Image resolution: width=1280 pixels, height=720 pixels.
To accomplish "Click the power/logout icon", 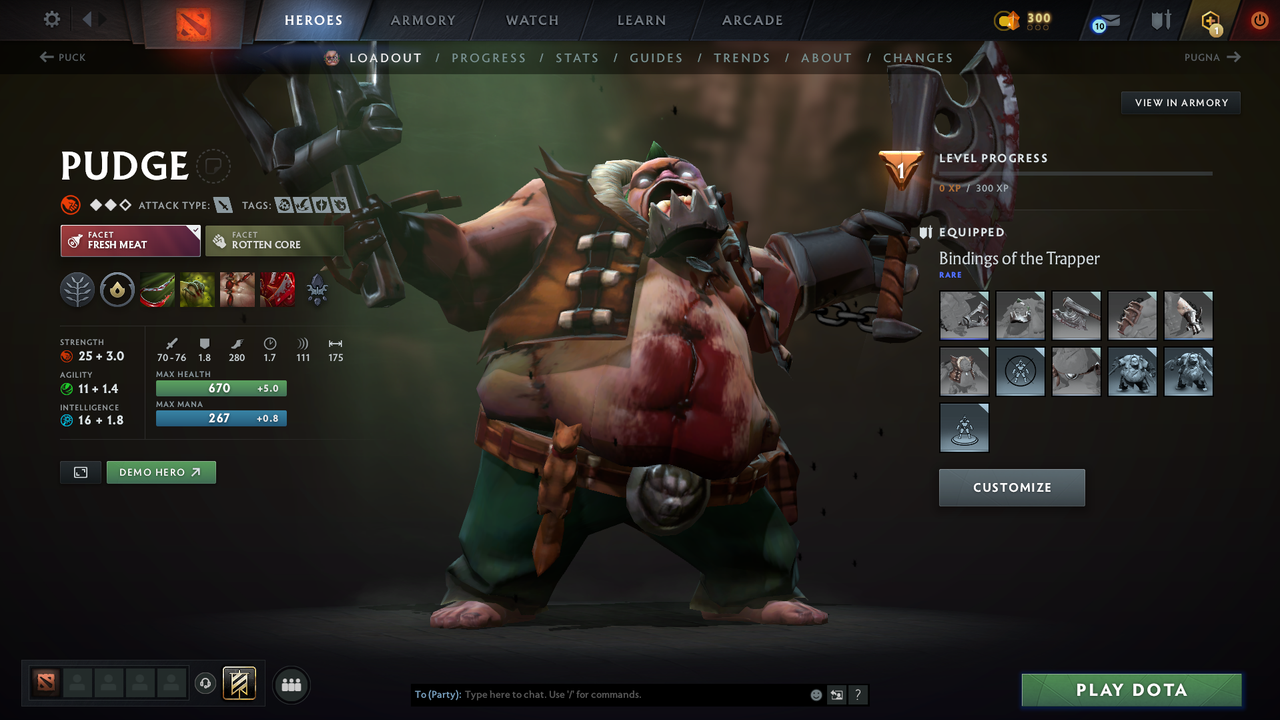I will pyautogui.click(x=1260, y=20).
